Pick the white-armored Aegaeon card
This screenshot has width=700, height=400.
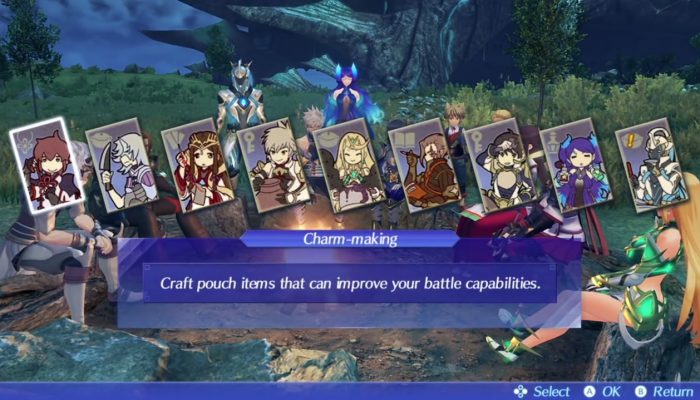647,165
